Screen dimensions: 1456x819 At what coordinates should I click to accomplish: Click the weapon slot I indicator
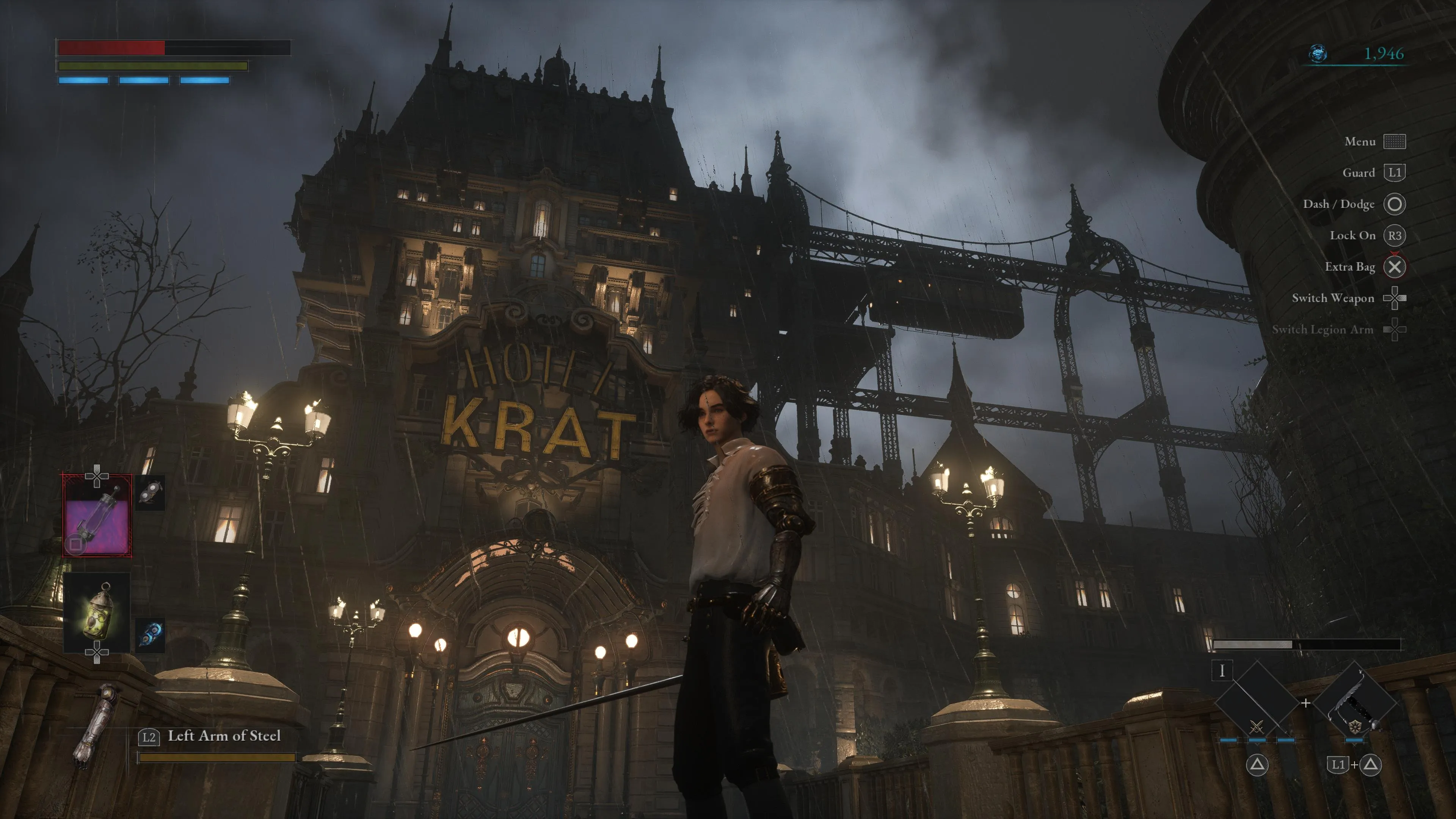pyautogui.click(x=1222, y=671)
